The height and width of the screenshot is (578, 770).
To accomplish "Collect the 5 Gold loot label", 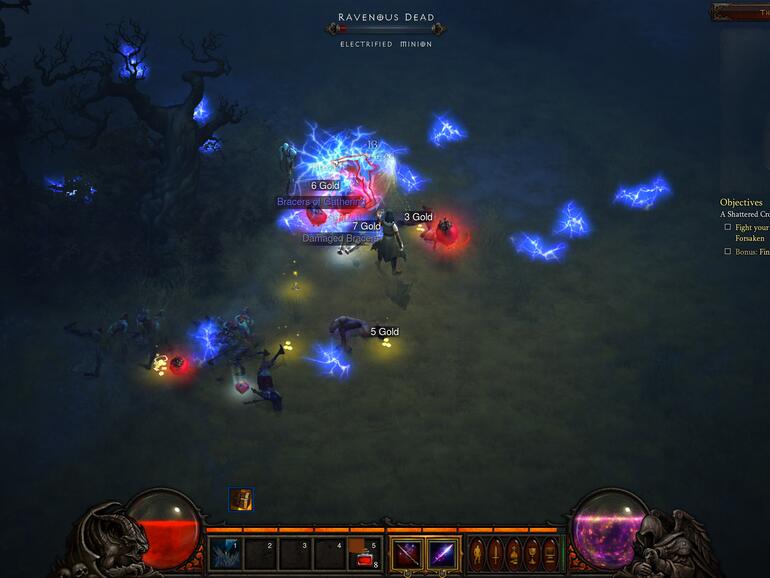I will [x=384, y=332].
